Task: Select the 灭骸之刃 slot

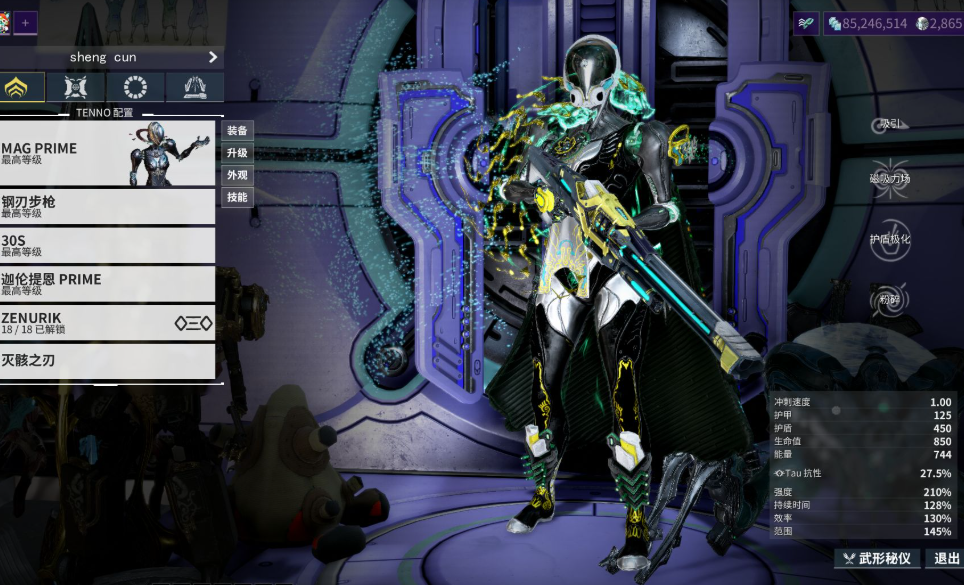Action: 107,360
